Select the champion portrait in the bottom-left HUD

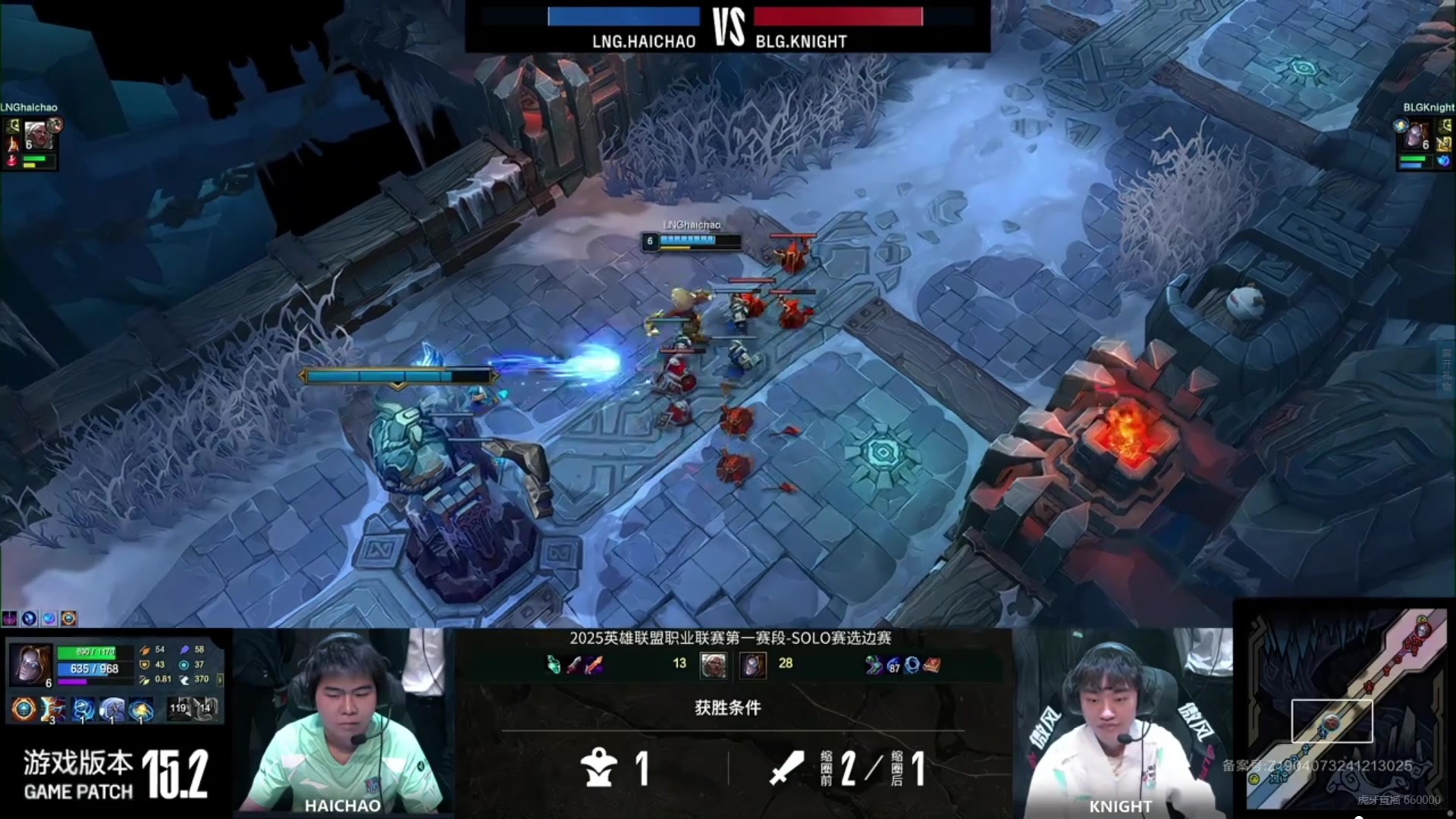point(31,664)
